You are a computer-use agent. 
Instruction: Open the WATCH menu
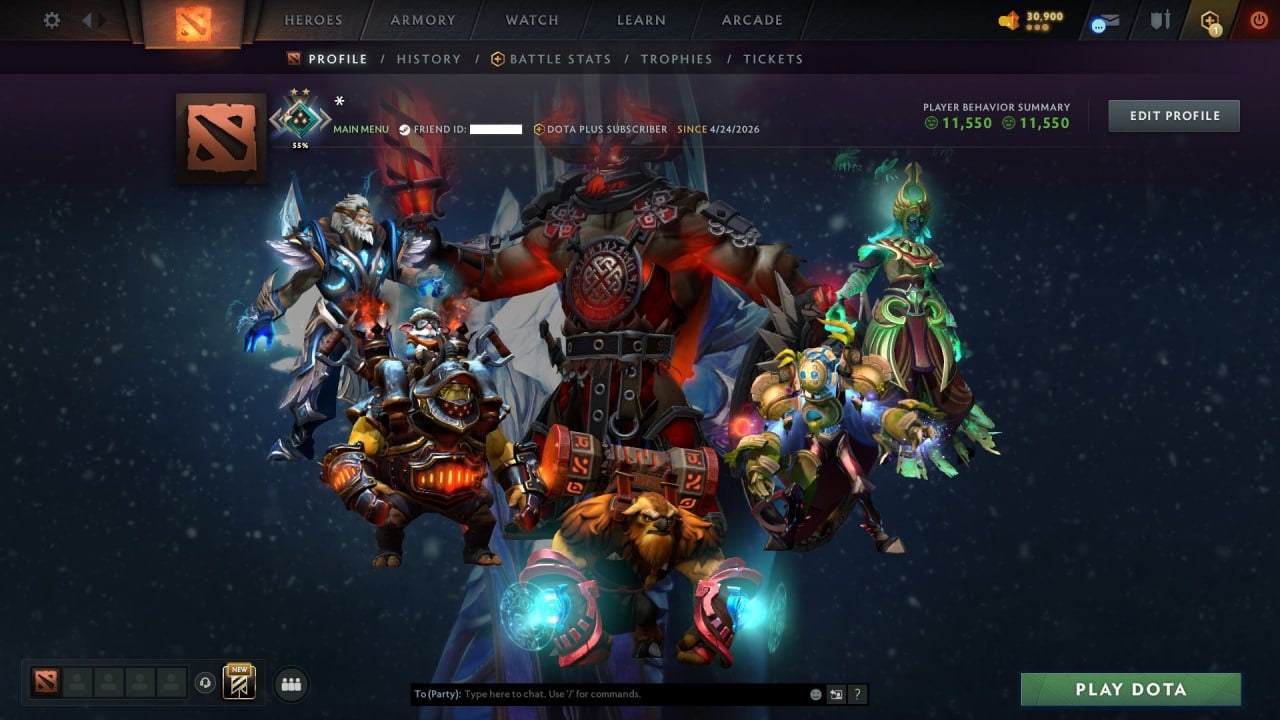coord(531,20)
